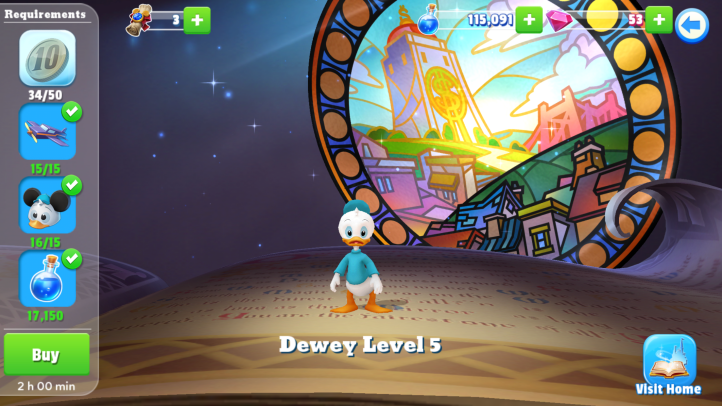Select the Dewey ears hat token requirement
The width and height of the screenshot is (722, 406).
pyautogui.click(x=47, y=205)
